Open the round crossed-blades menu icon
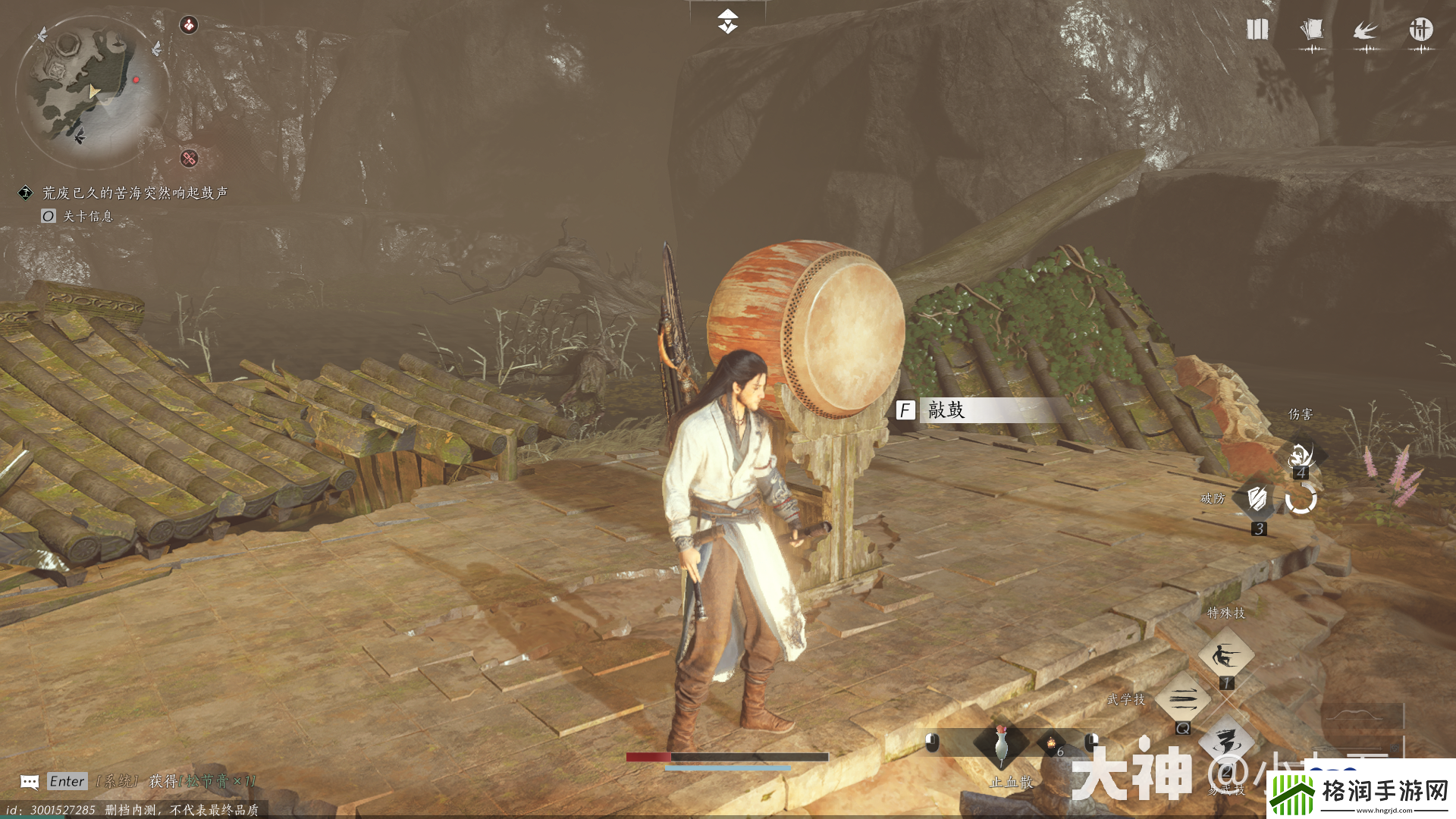Viewport: 1456px width, 819px height. point(1420,30)
